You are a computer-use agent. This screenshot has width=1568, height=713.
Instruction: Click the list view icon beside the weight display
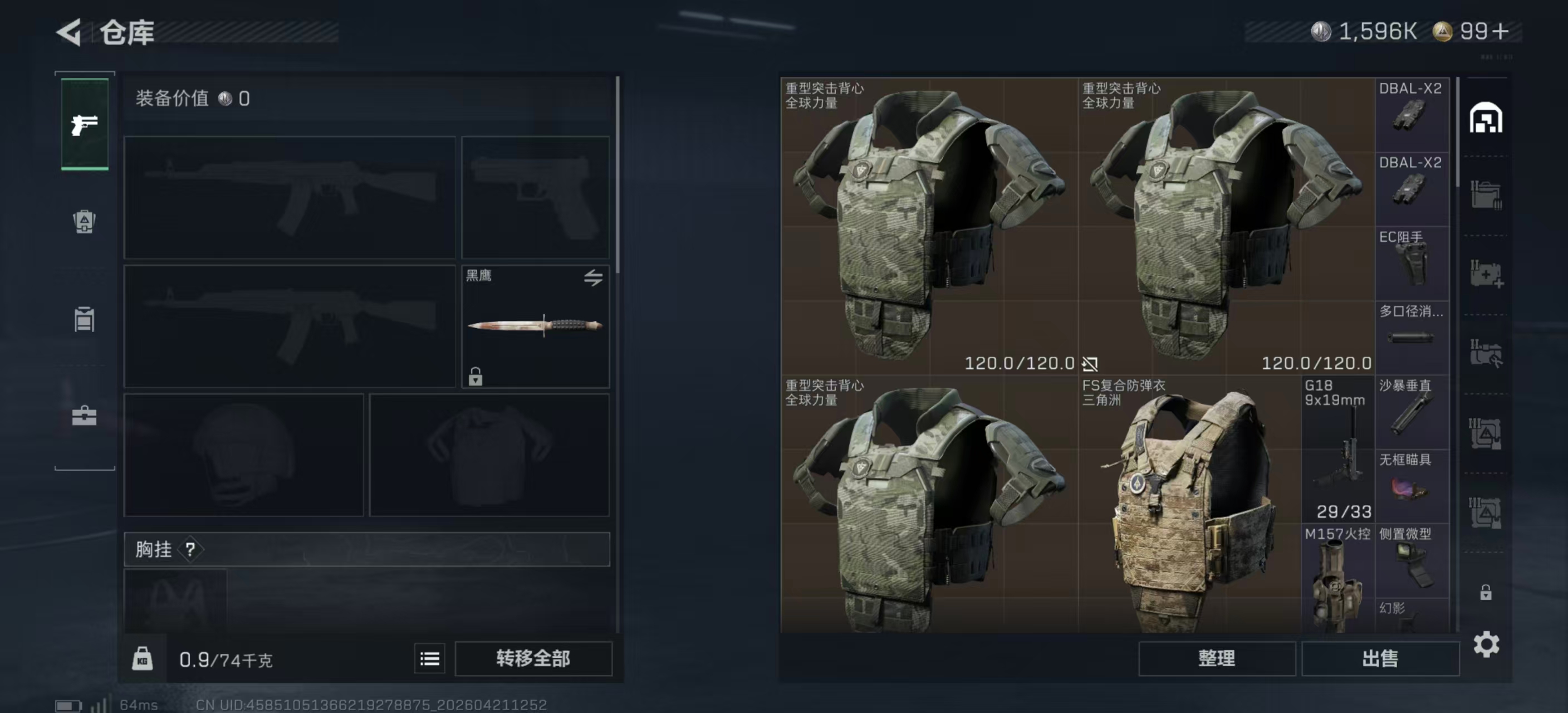coord(429,658)
